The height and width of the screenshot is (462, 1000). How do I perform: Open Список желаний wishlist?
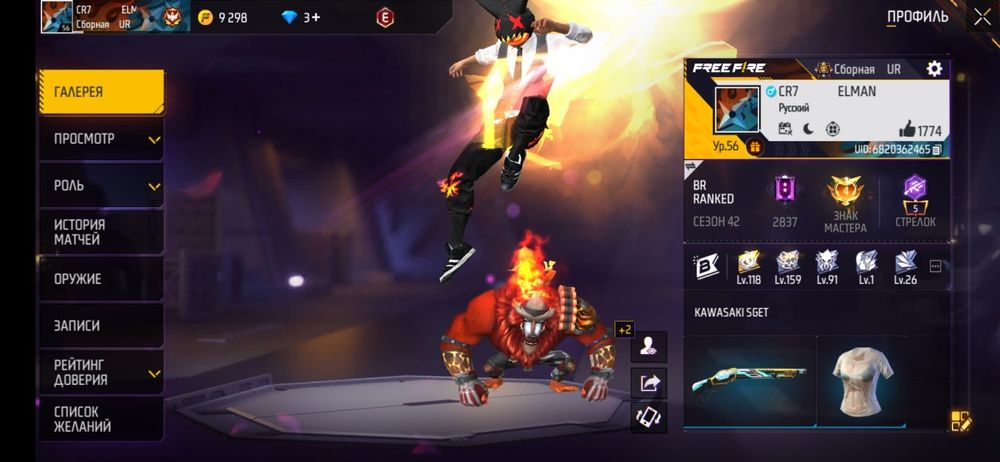pyautogui.click(x=100, y=419)
